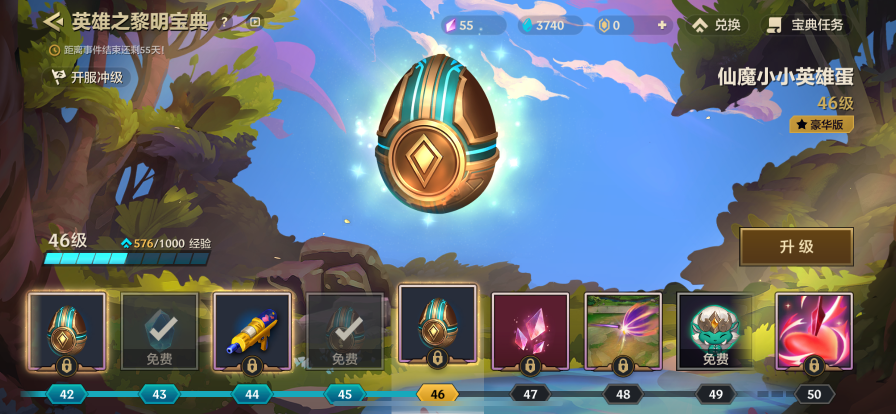Screen dimensions: 896x414
Task: Open the 兑换 exchange shop
Action: pyautogui.click(x=717, y=25)
